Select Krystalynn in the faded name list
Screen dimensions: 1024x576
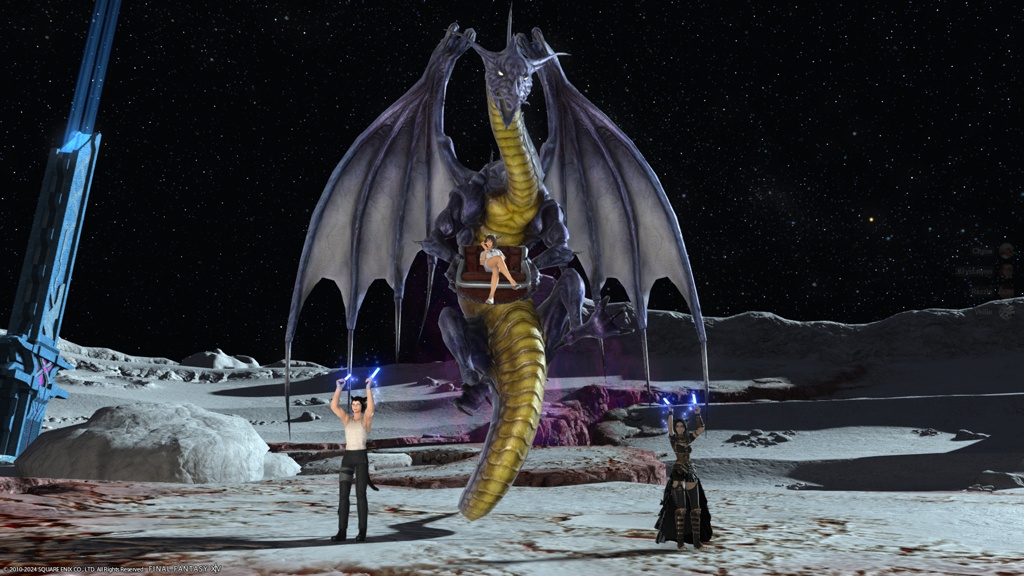(975, 271)
